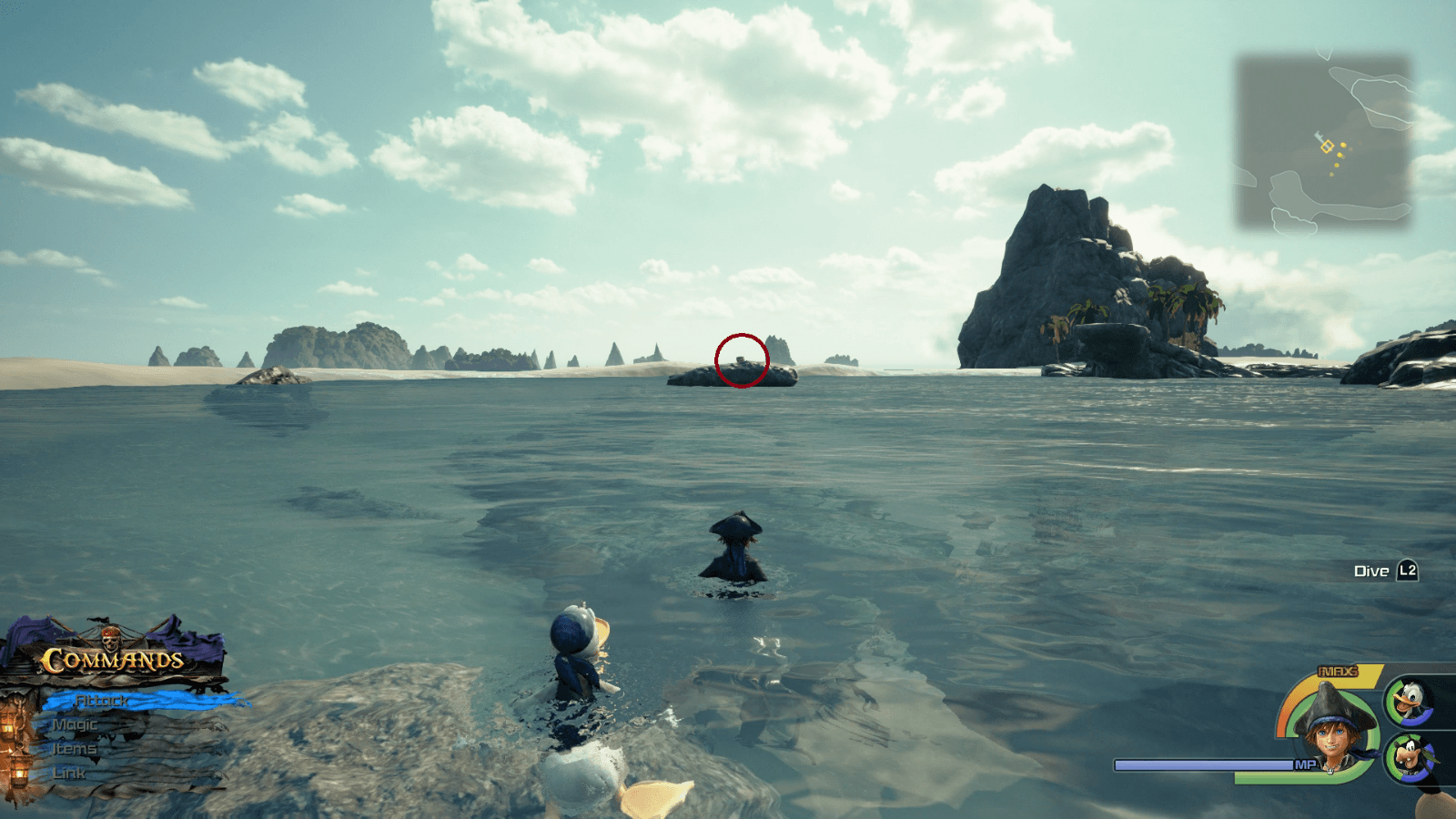Click the L2 button icon next to Dive
Image resolution: width=1456 pixels, height=819 pixels.
[x=1408, y=571]
